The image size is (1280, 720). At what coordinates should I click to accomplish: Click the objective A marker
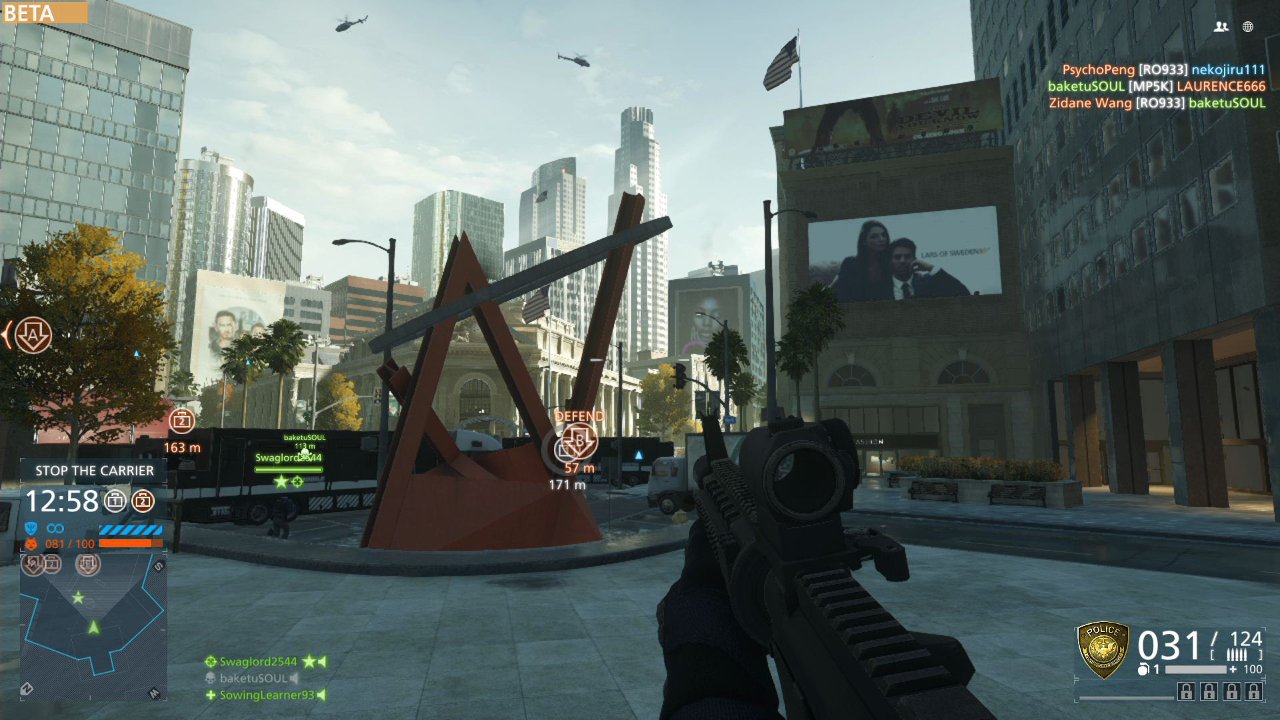[x=34, y=335]
